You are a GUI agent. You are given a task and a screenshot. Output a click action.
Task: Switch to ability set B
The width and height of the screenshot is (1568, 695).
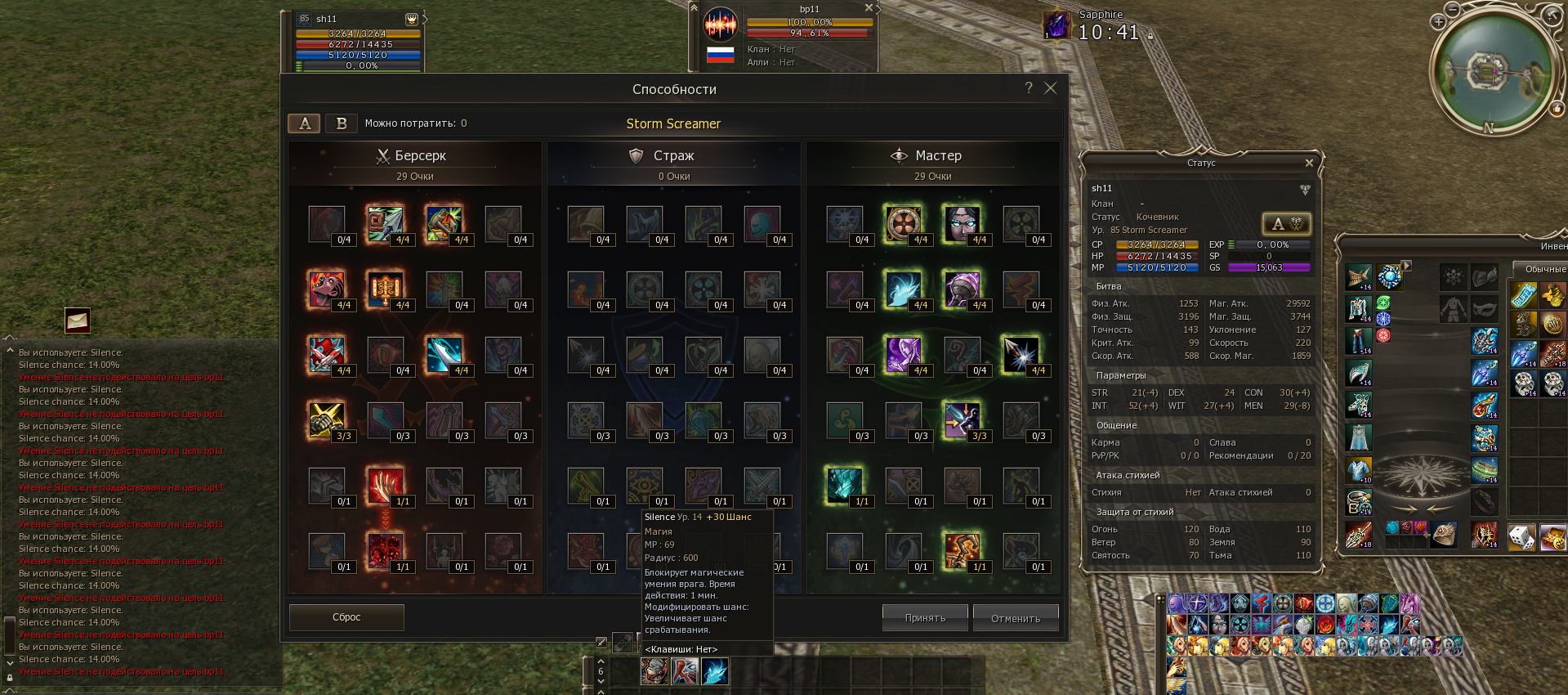click(342, 123)
